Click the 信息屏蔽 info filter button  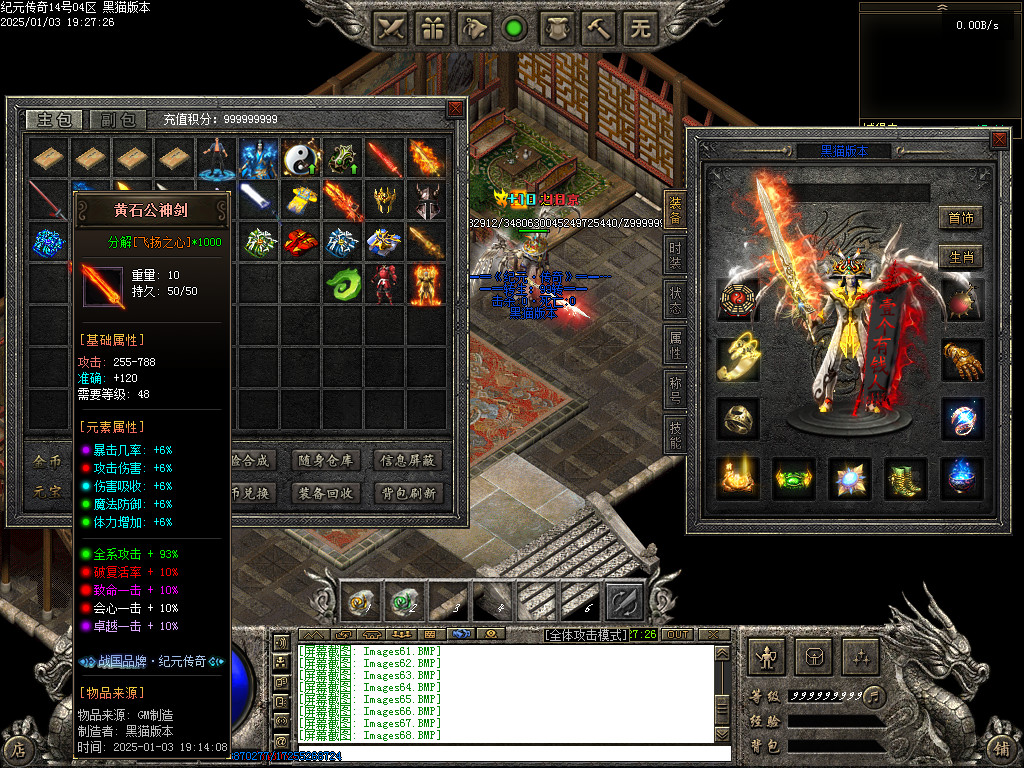coord(408,461)
